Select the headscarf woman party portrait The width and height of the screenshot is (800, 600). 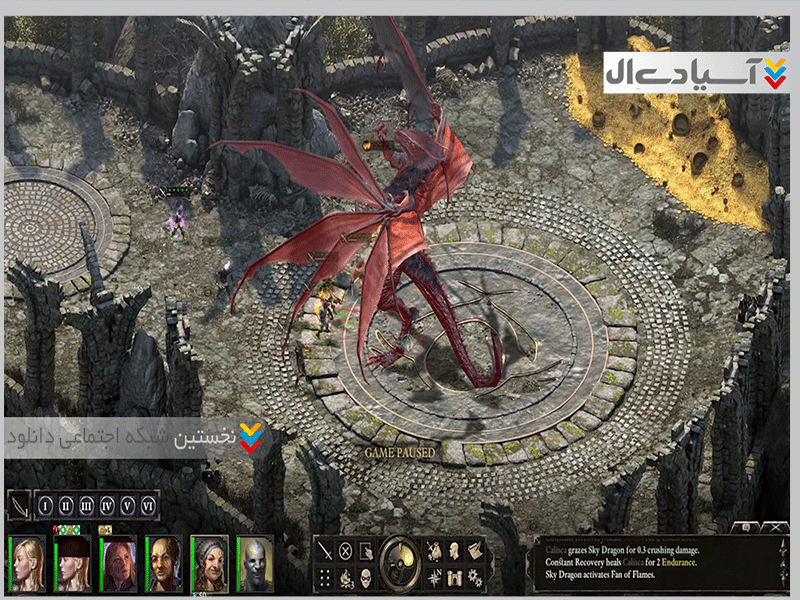tap(209, 562)
